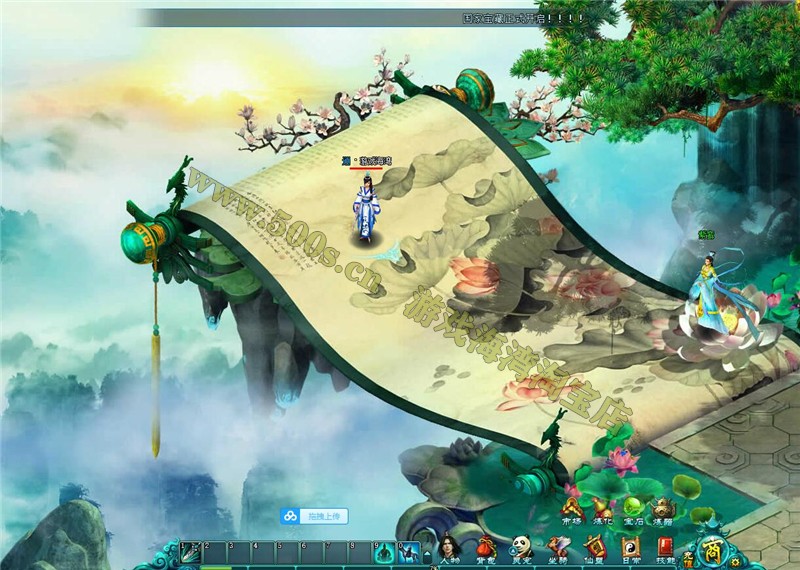Screen dimensions: 800x570
Task: Open the 技能 skills book
Action: pyautogui.click(x=666, y=549)
